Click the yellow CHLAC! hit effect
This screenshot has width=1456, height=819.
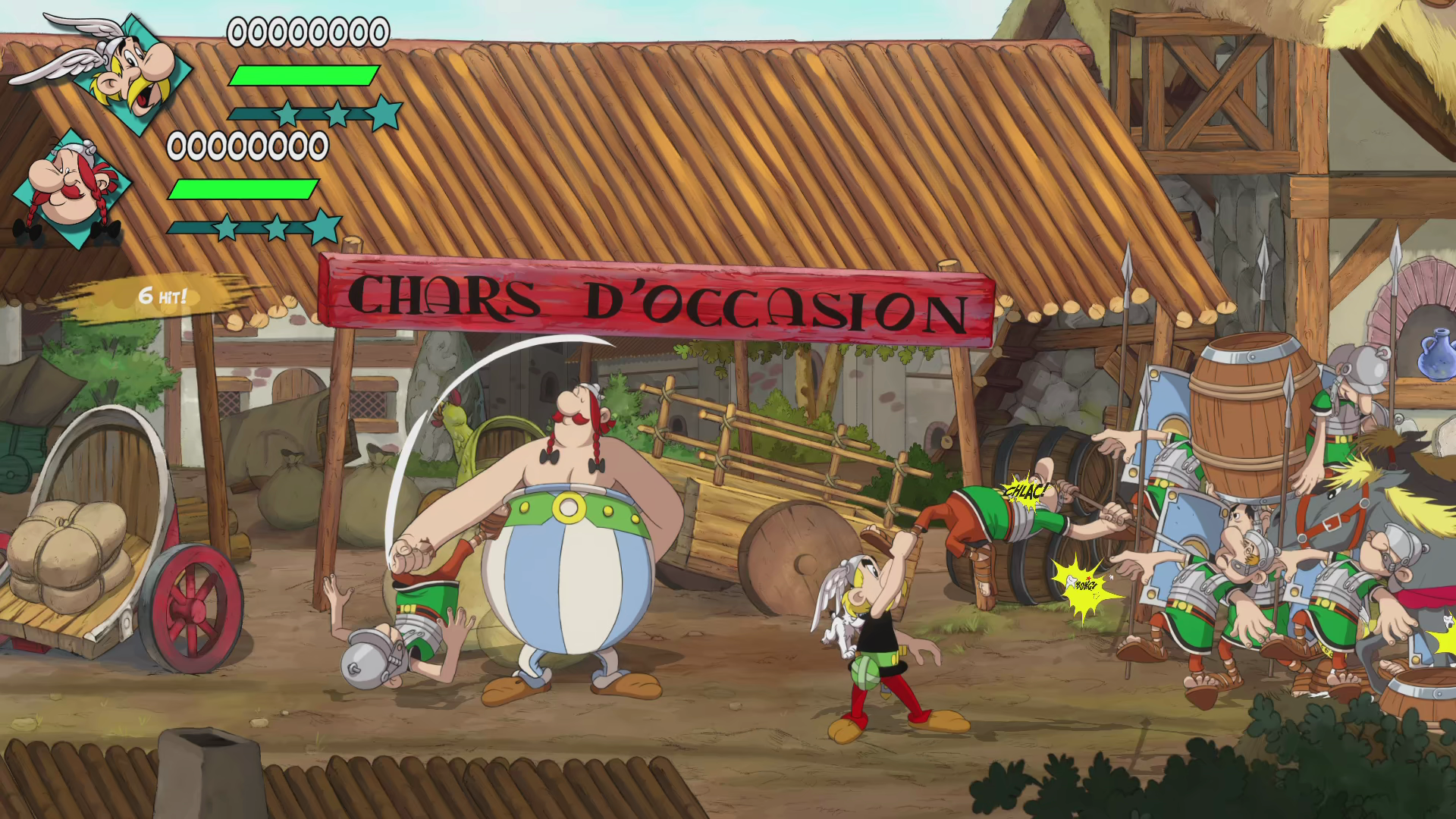coord(1025,491)
